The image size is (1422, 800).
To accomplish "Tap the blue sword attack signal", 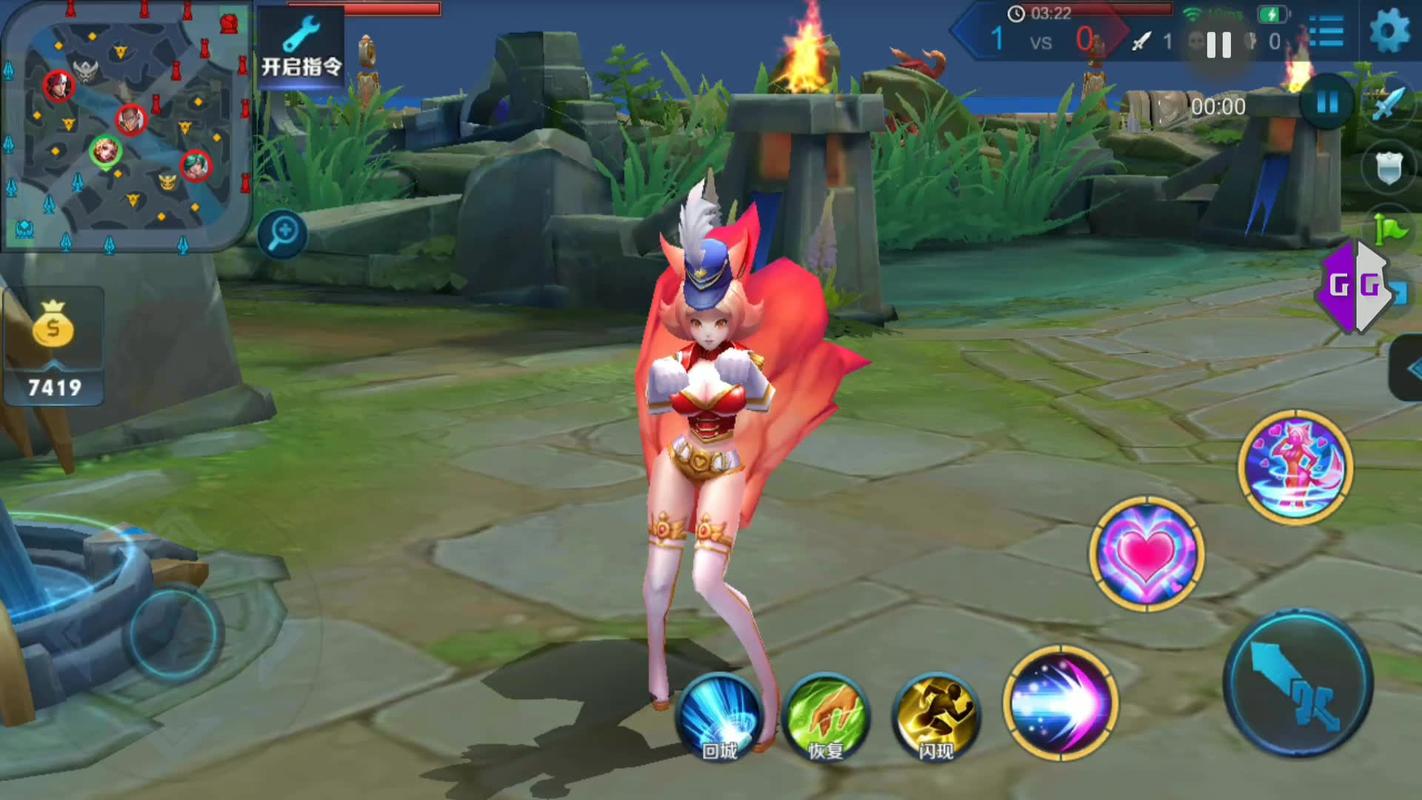I will pyautogui.click(x=1389, y=104).
